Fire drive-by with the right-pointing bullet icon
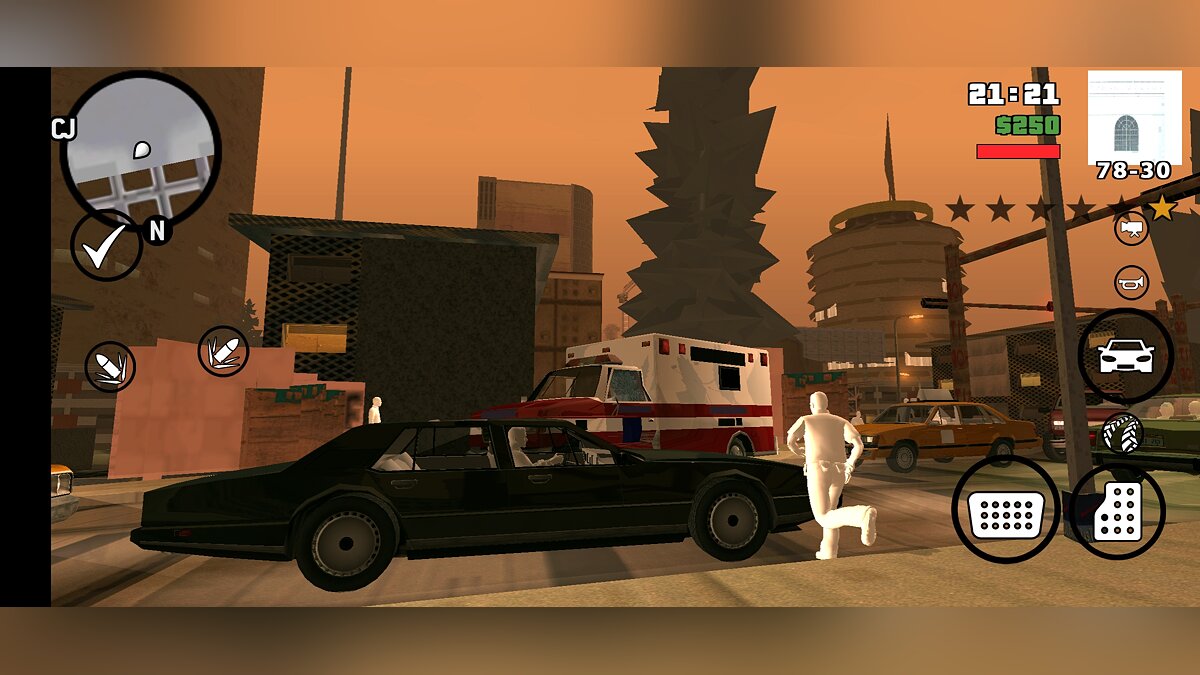The width and height of the screenshot is (1200, 675). (223, 351)
